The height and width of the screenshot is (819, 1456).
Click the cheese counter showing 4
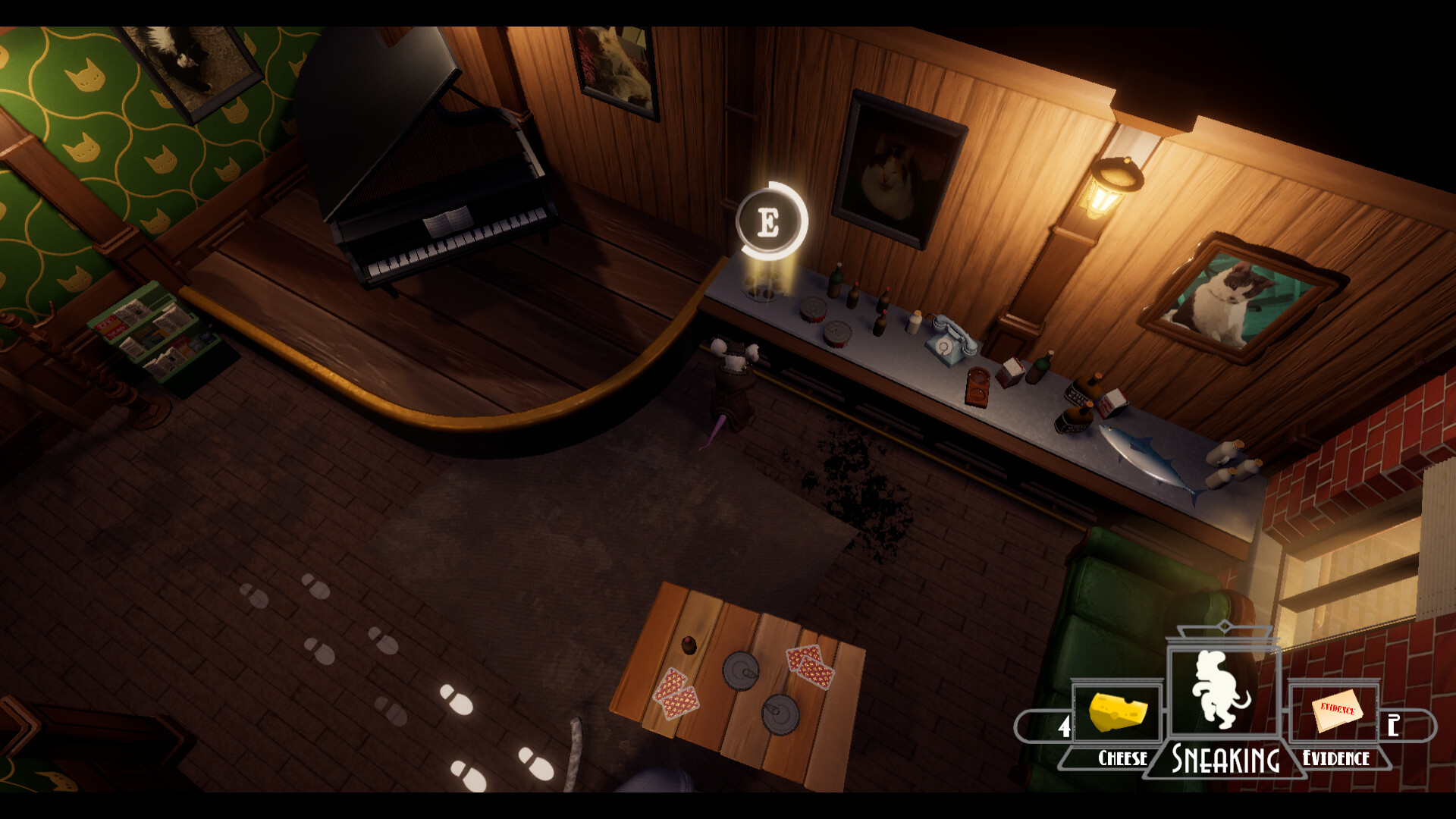coord(1065,726)
